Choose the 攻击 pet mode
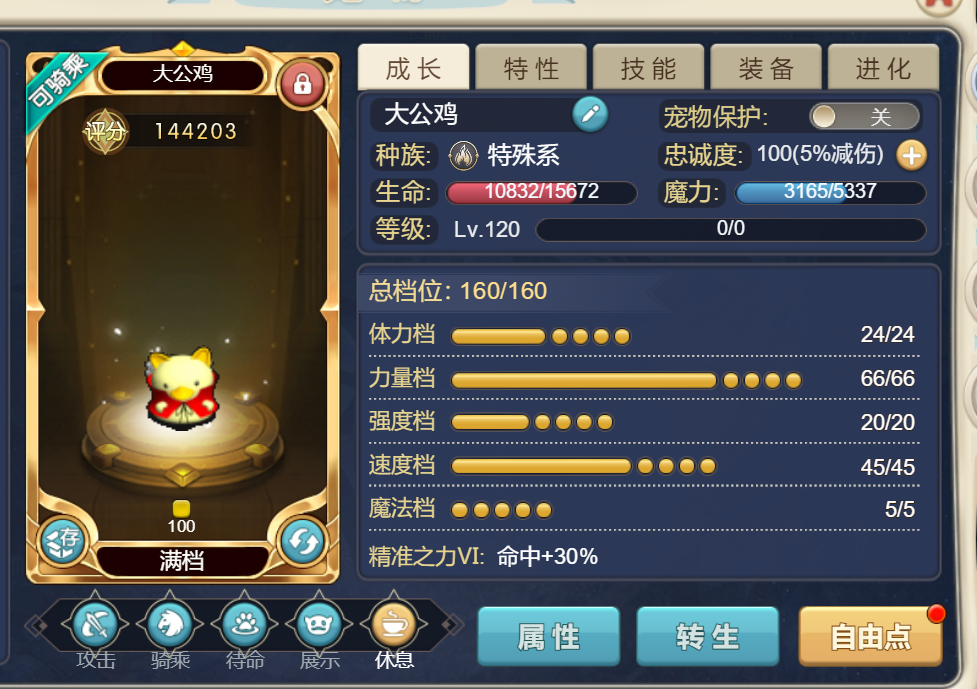The width and height of the screenshot is (977, 689). pos(96,627)
